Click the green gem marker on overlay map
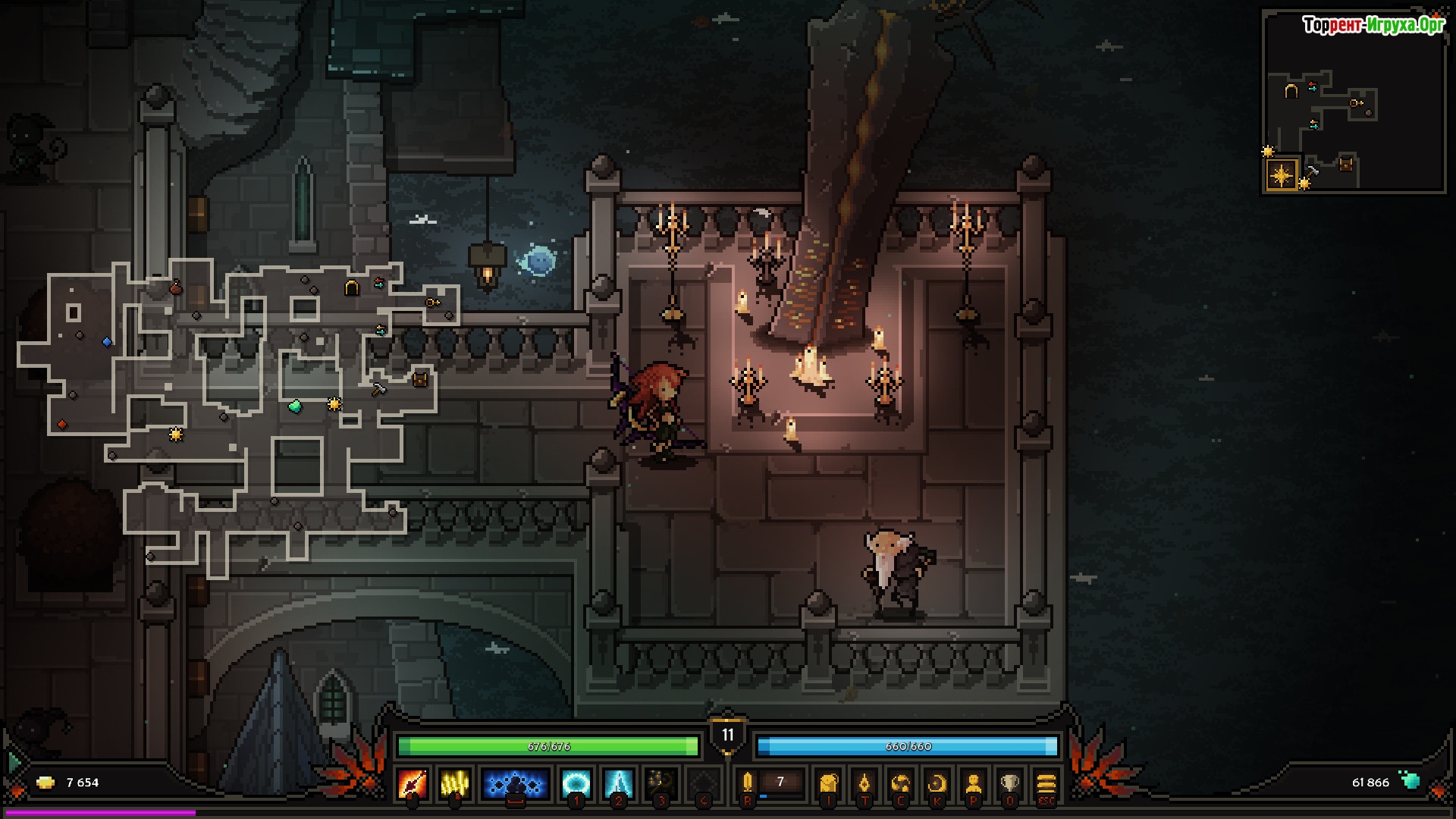This screenshot has height=819, width=1456. (295, 406)
